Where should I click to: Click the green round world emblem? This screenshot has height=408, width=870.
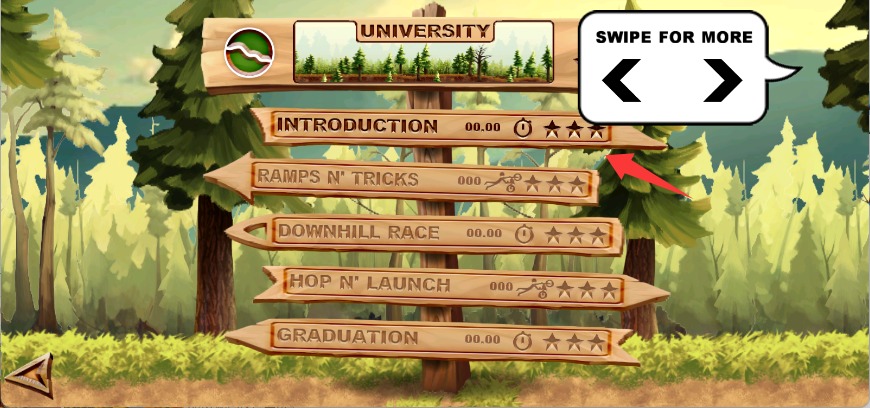point(248,53)
